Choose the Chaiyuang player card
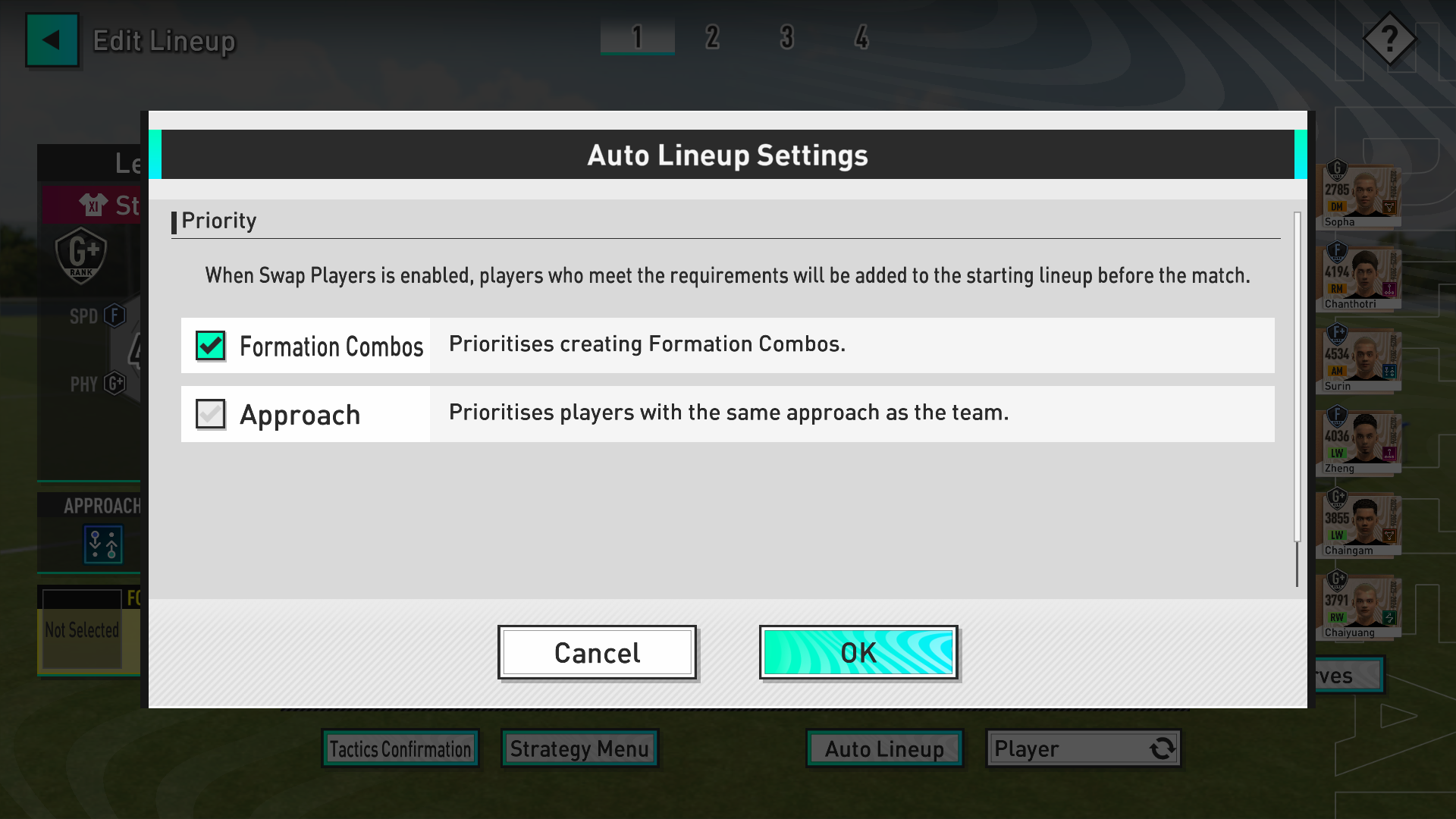 tap(1359, 605)
